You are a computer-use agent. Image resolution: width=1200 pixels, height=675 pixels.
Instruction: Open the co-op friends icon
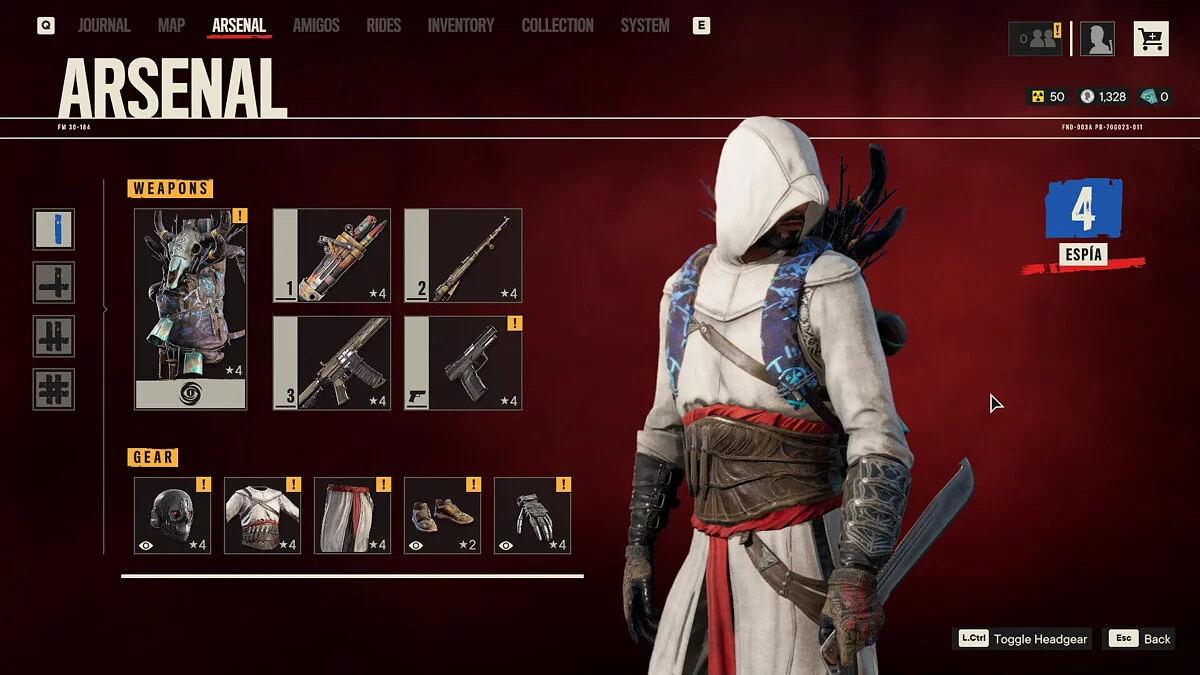(1035, 39)
